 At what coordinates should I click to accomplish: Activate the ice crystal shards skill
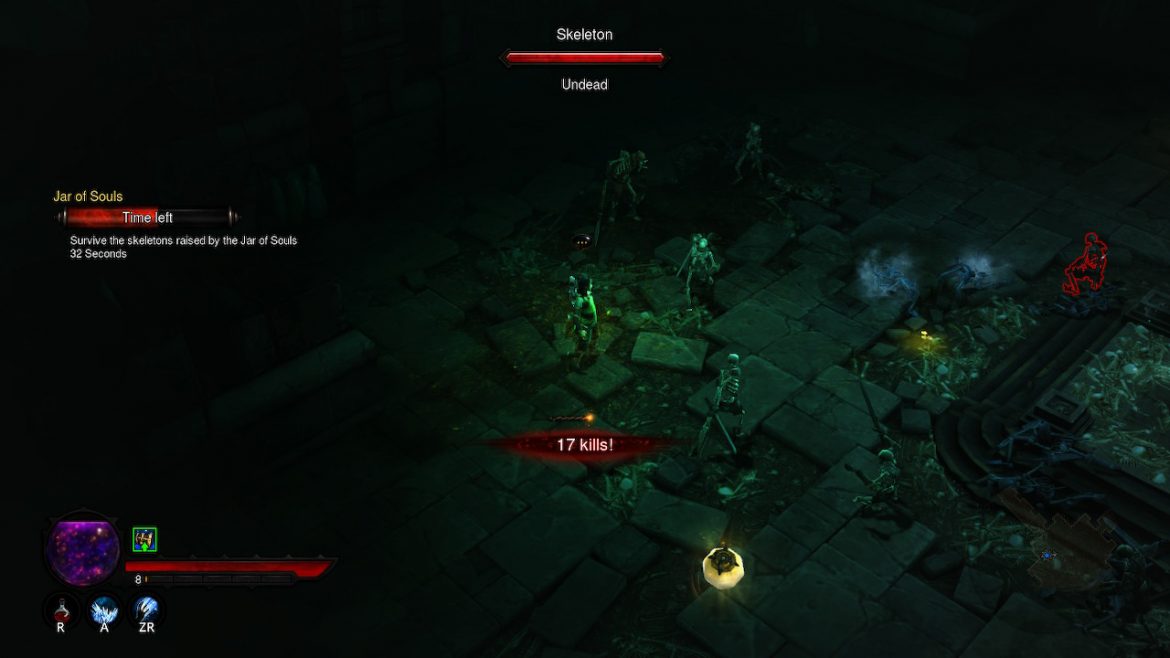click(x=105, y=609)
